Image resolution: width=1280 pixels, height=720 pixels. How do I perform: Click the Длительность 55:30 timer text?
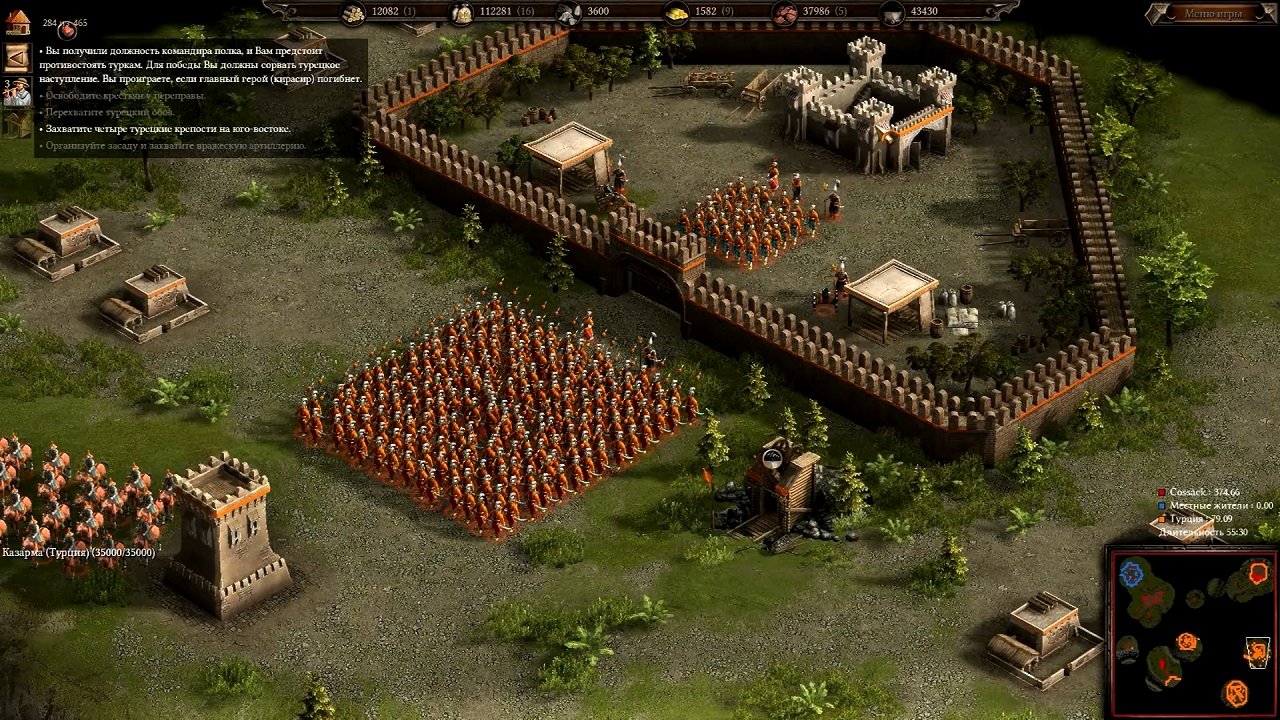1203,532
